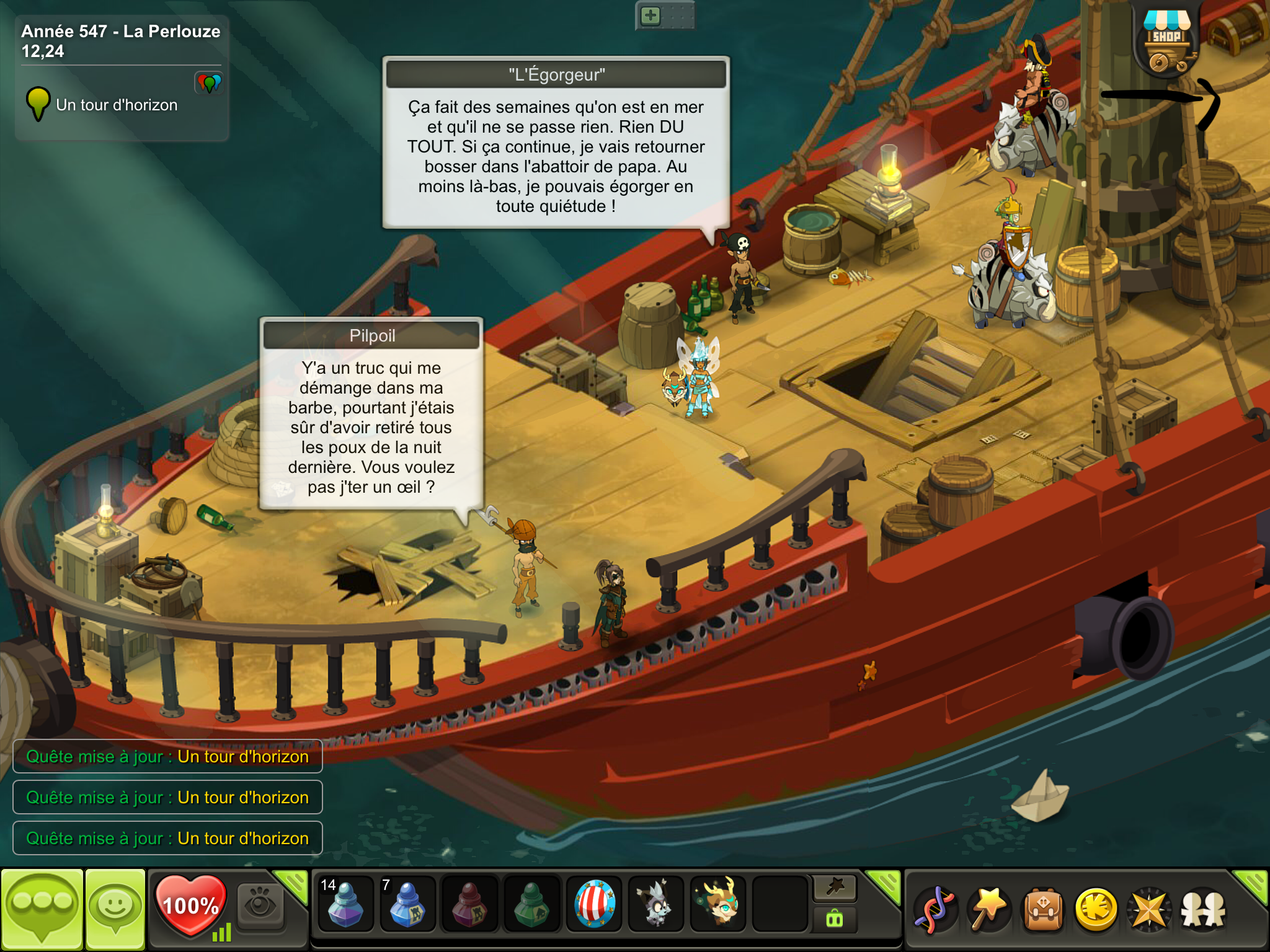
Task: Open the gold kama coin menu
Action: 1096,909
